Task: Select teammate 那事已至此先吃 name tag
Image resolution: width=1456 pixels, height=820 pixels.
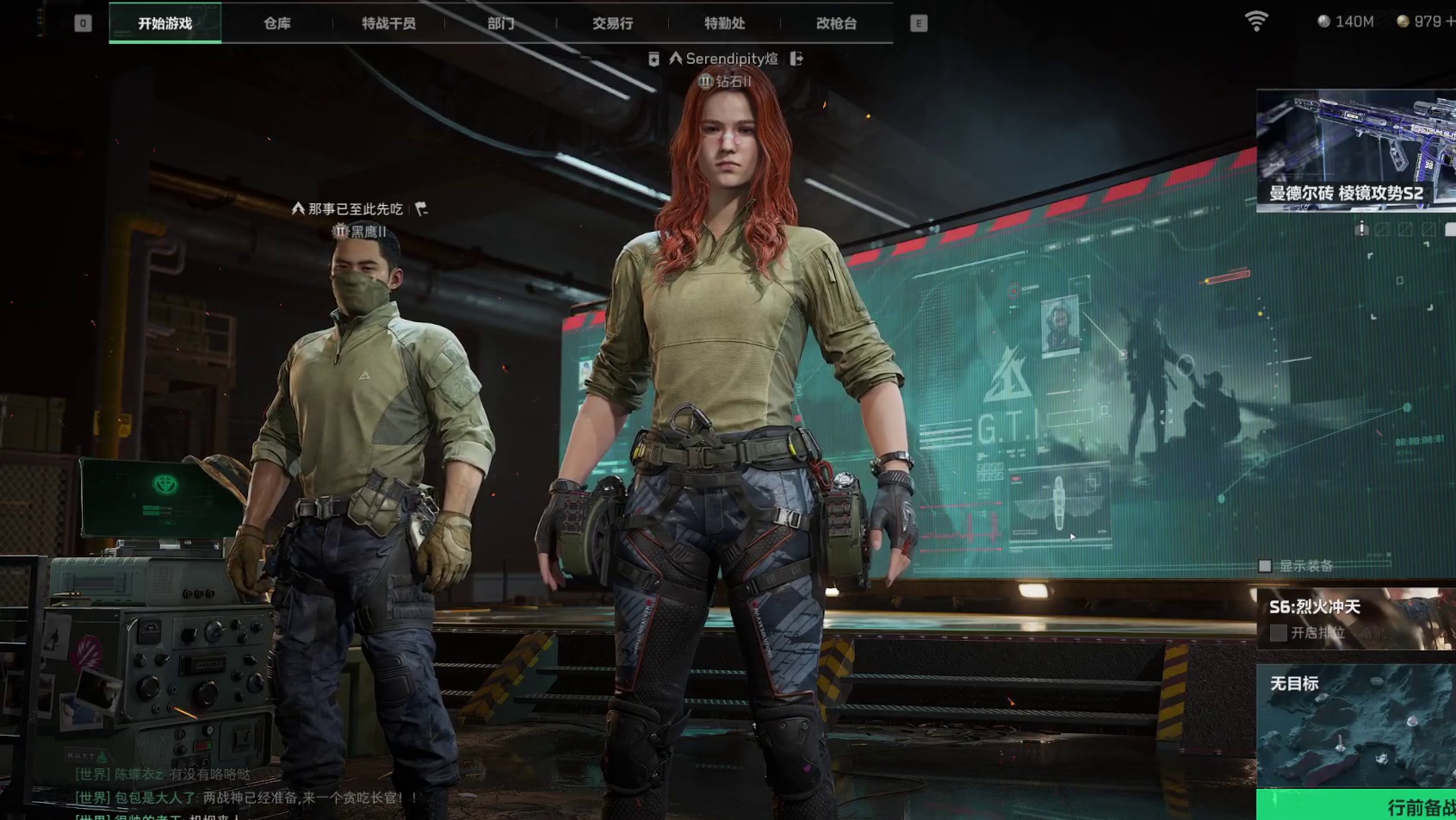Action: [x=355, y=209]
